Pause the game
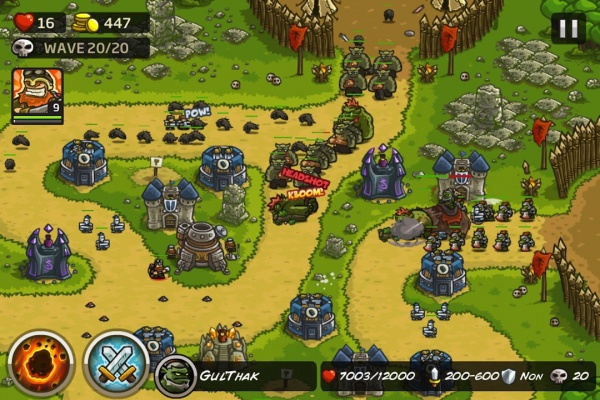The height and width of the screenshot is (400, 600). [567, 28]
